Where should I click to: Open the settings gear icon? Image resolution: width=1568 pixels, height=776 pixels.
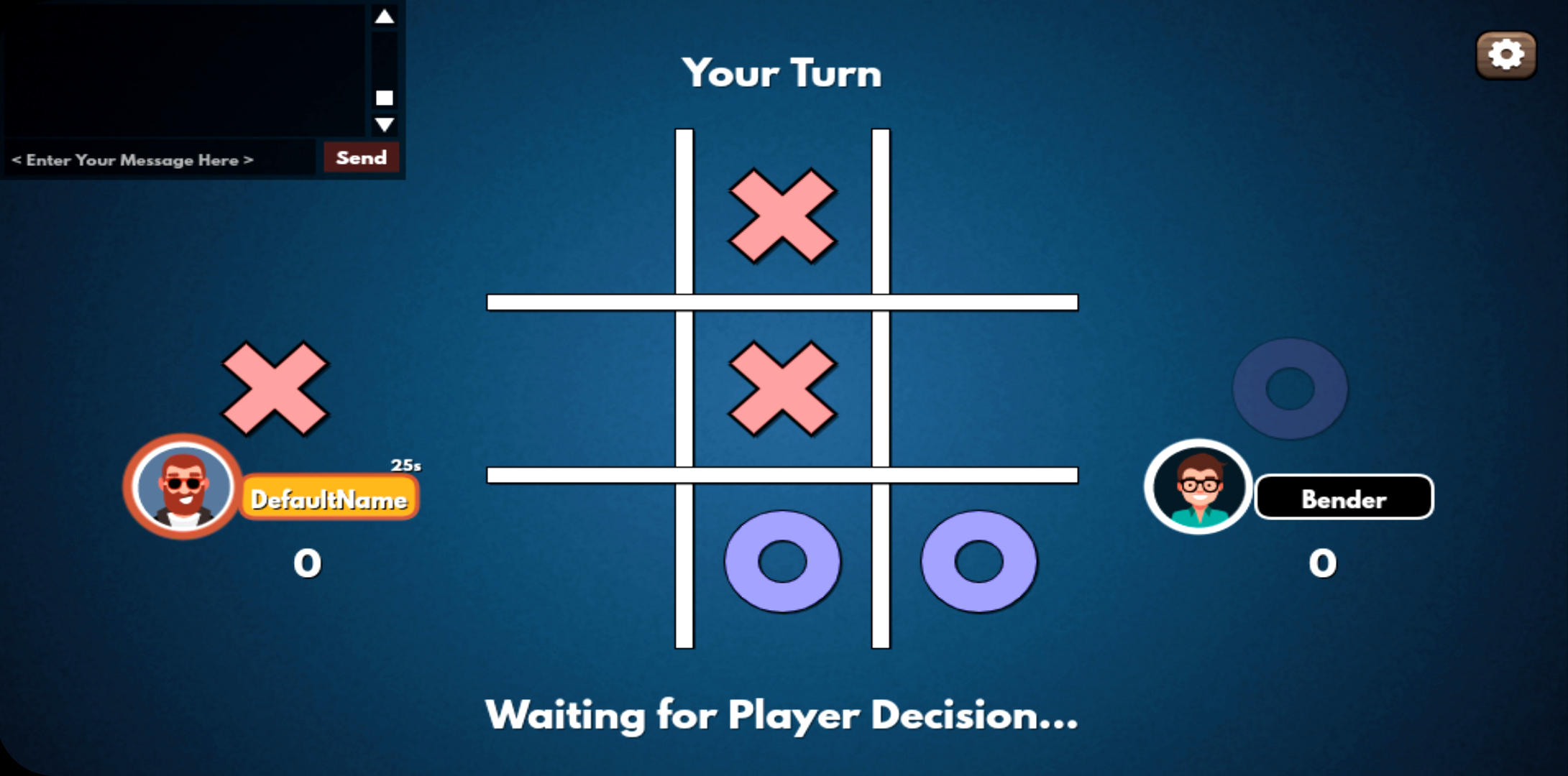(1506, 54)
